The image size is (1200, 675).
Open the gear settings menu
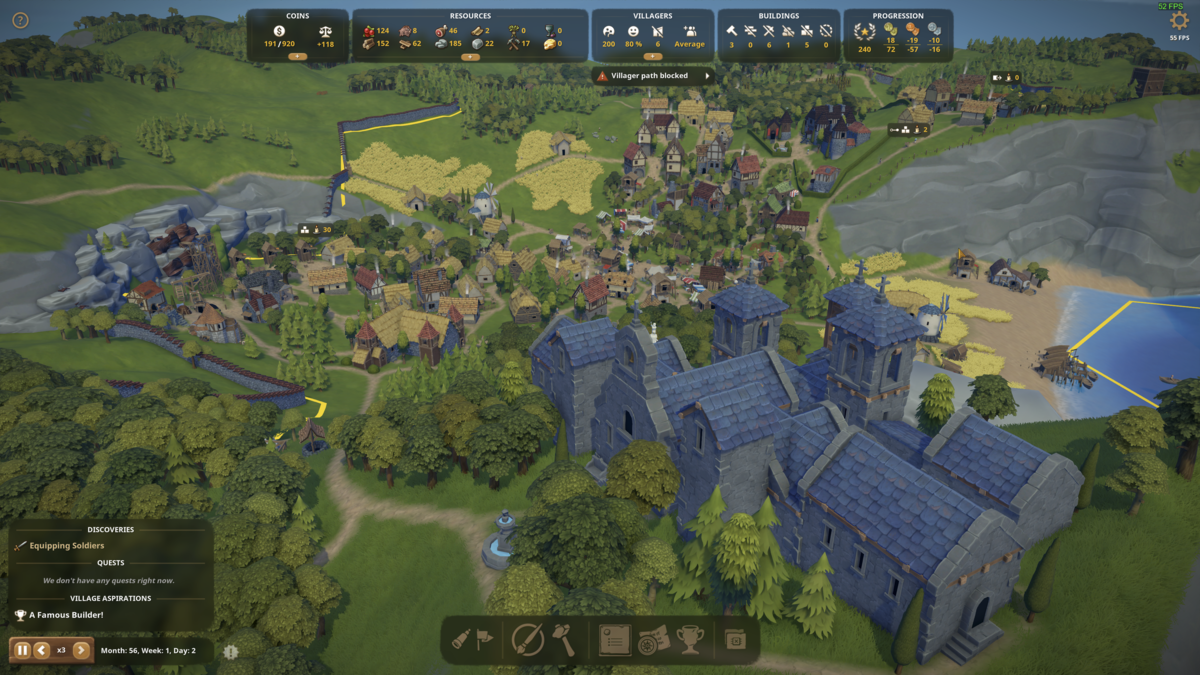pos(1179,20)
